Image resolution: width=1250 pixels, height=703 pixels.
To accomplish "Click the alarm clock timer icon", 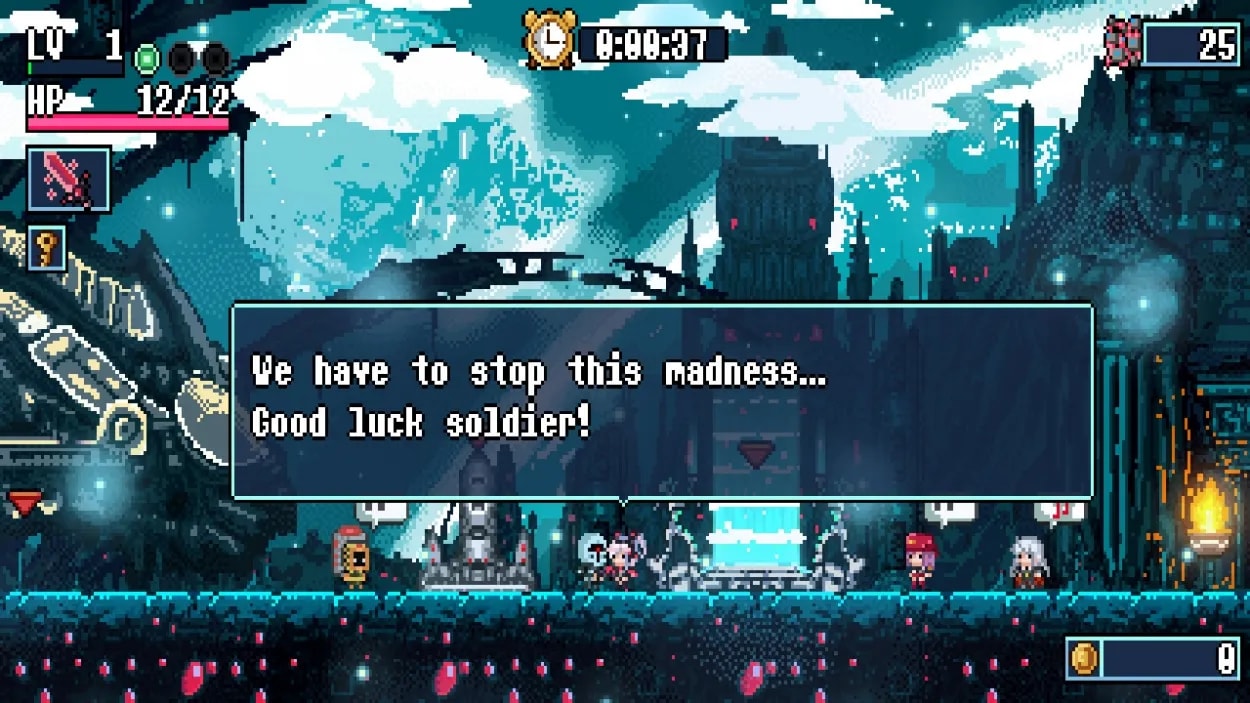I will point(549,42).
